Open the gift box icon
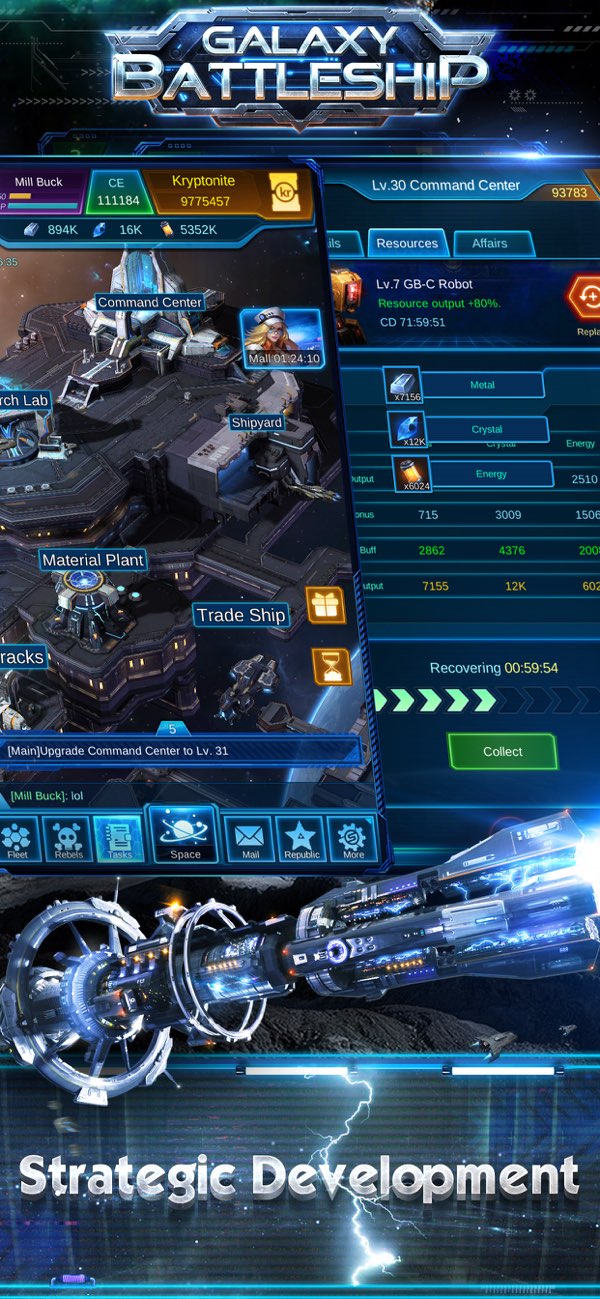 pos(326,605)
